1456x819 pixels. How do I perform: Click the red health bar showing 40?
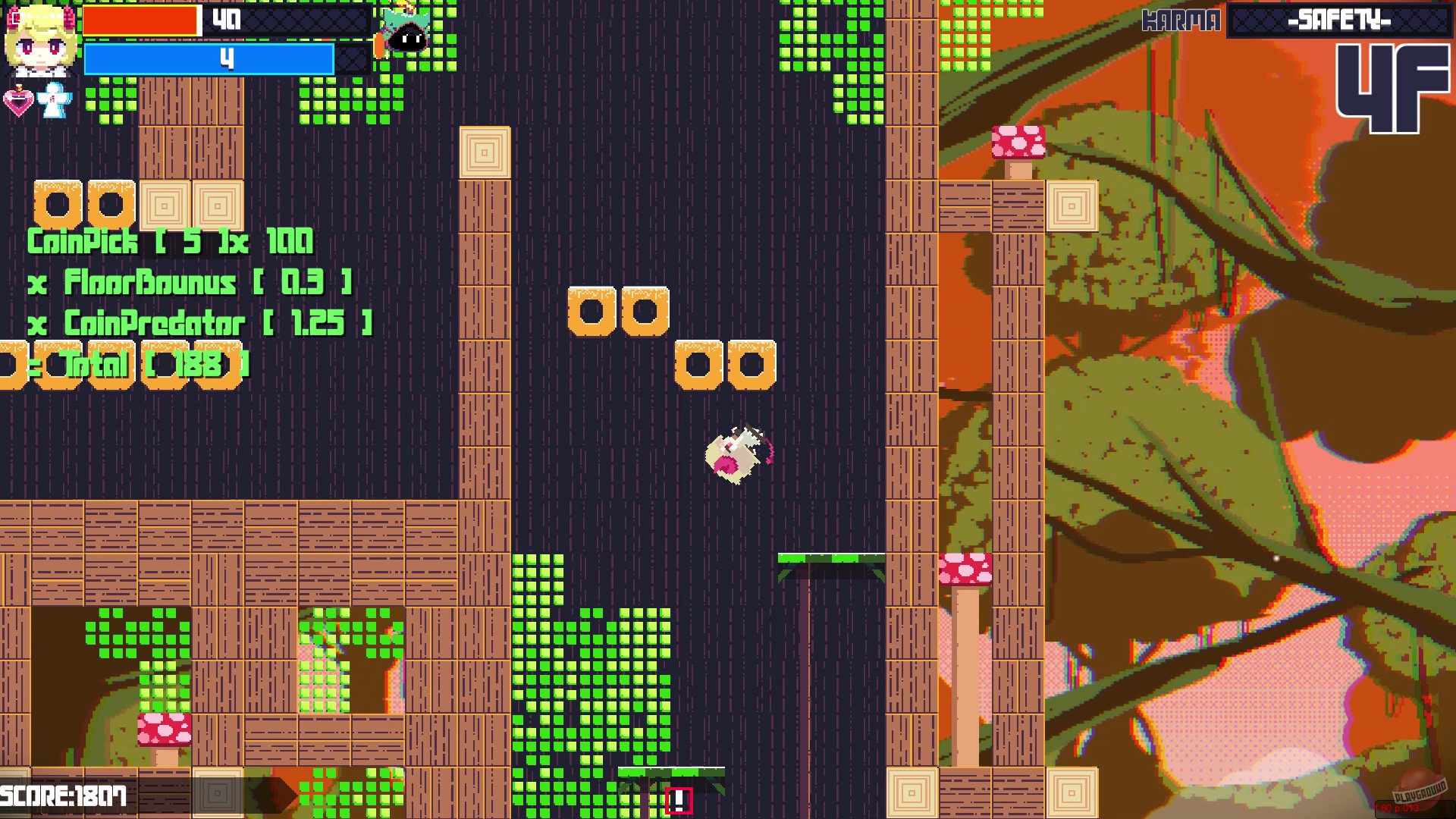(x=140, y=21)
